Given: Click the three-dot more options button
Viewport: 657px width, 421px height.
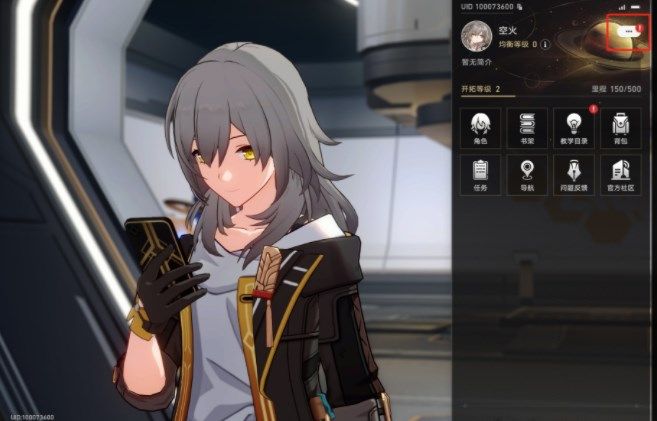Looking at the screenshot, I should (628, 32).
